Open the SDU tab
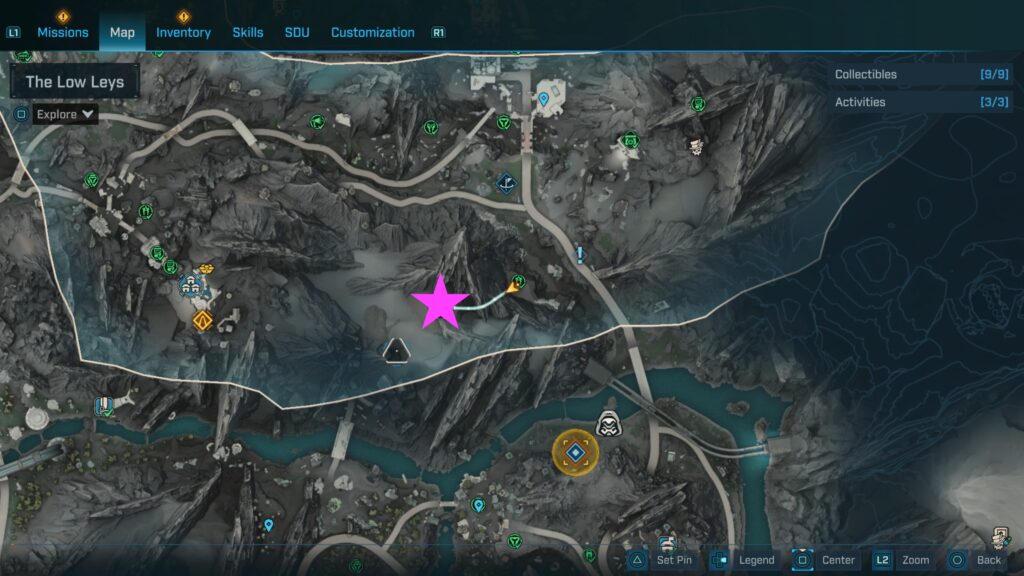Viewport: 1024px width, 576px height. [297, 32]
